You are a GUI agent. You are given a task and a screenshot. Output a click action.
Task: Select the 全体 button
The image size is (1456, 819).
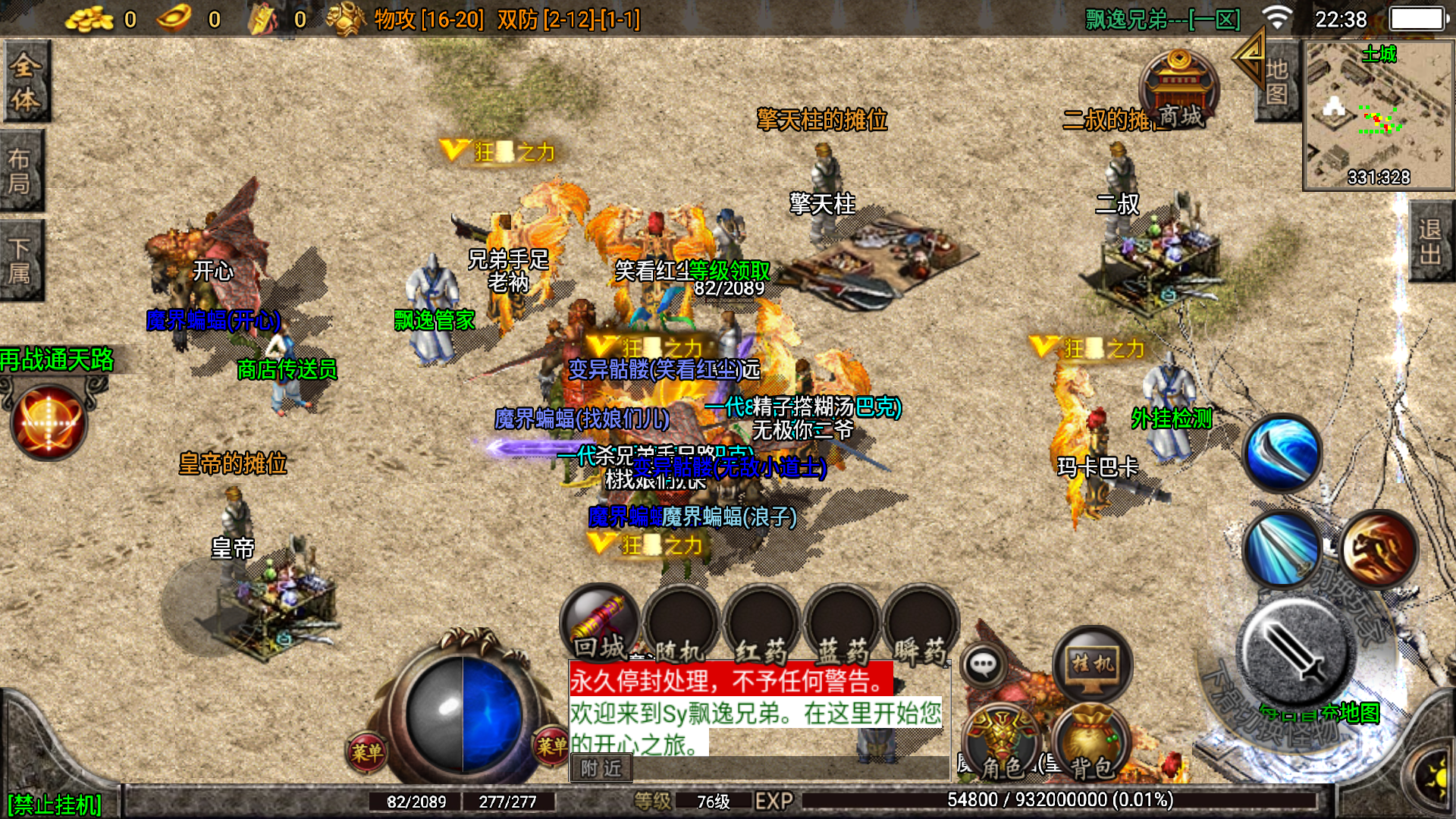pos(26,80)
